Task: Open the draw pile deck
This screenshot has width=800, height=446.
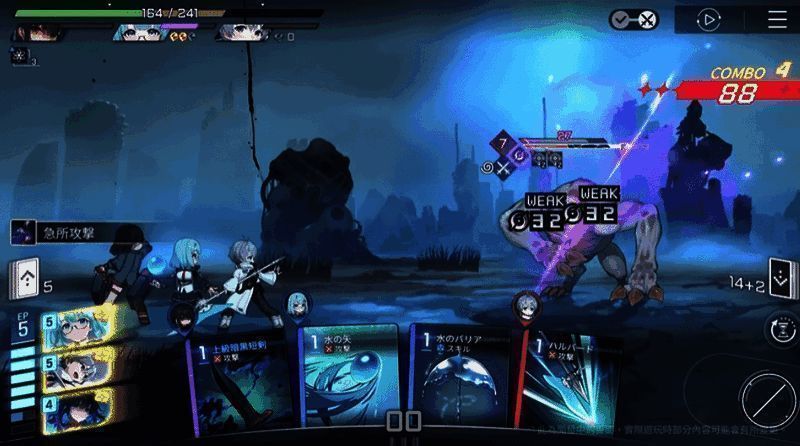Action: coord(24,278)
